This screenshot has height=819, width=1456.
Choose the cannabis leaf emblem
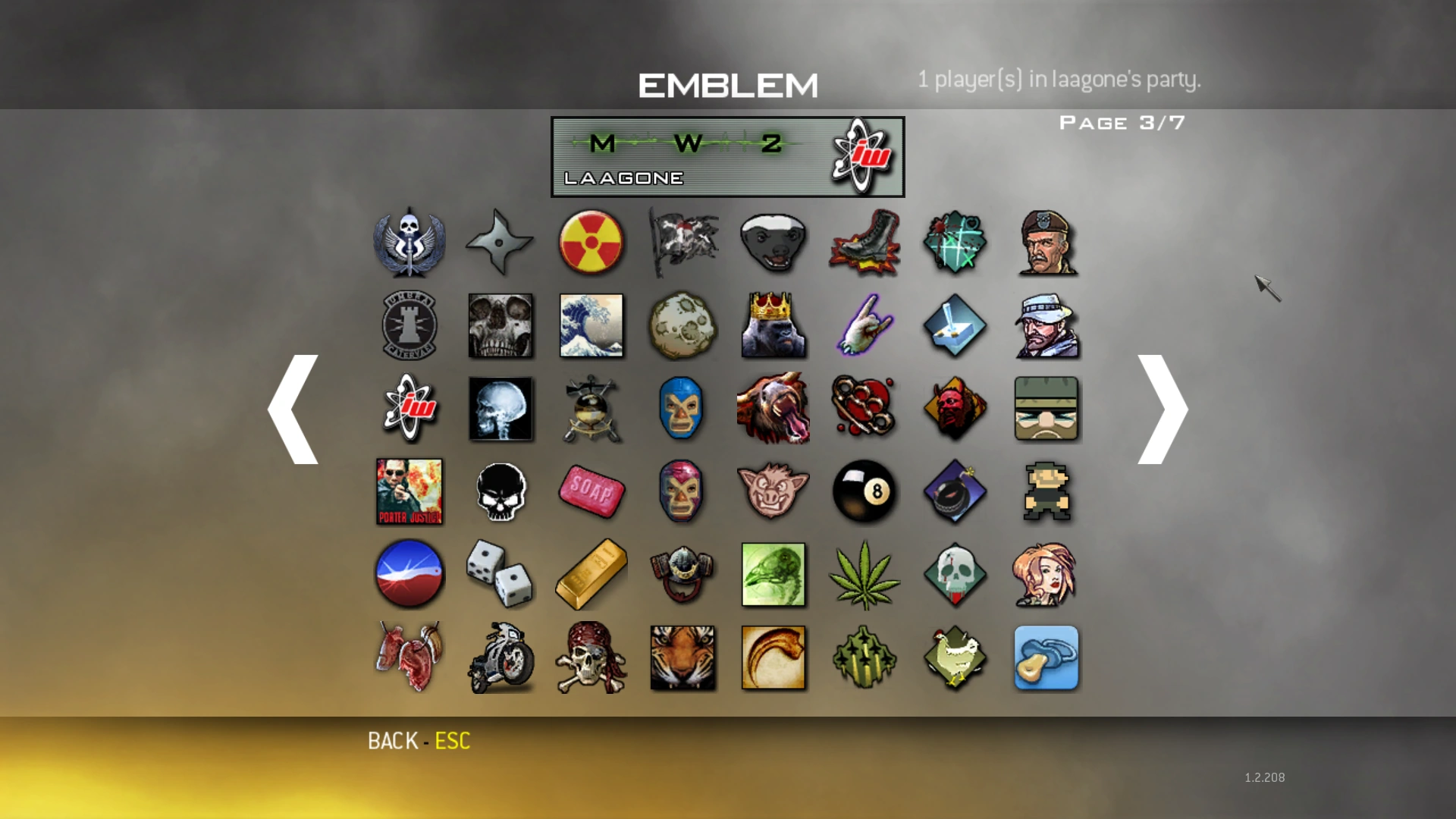[864, 574]
